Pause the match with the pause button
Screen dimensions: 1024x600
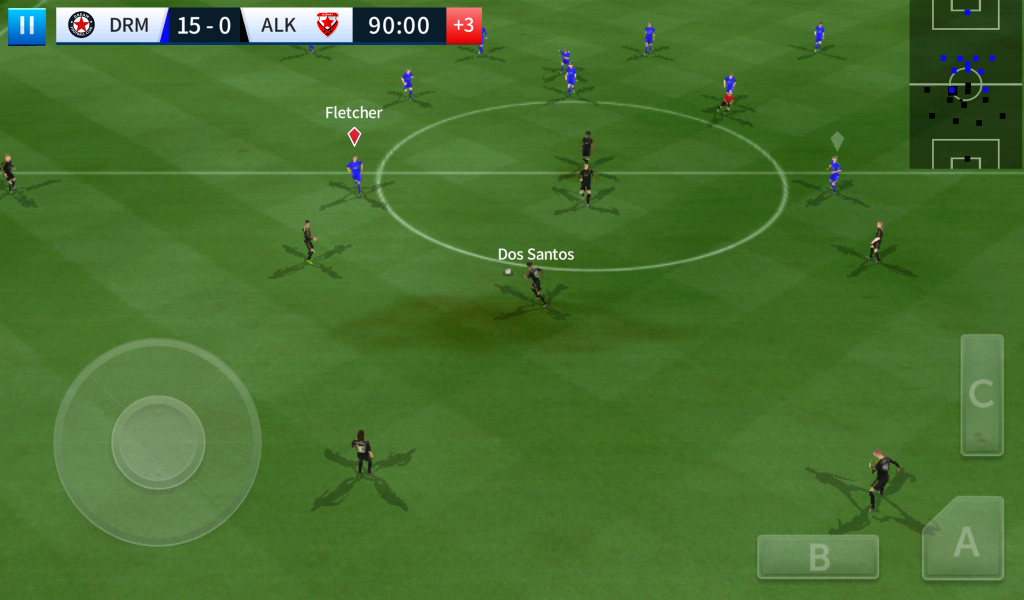[x=27, y=26]
